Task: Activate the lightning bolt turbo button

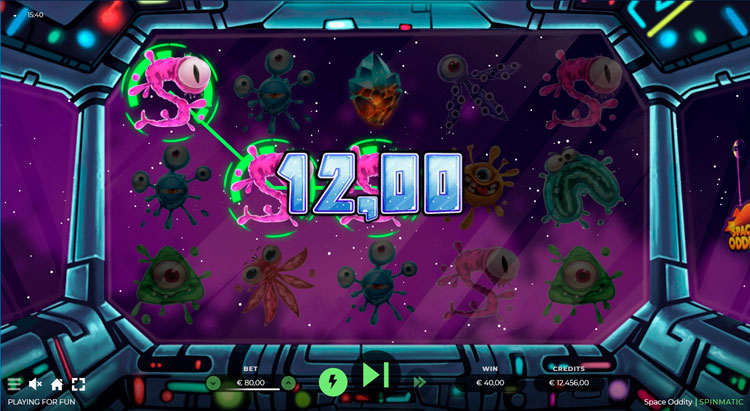Action: [x=332, y=381]
